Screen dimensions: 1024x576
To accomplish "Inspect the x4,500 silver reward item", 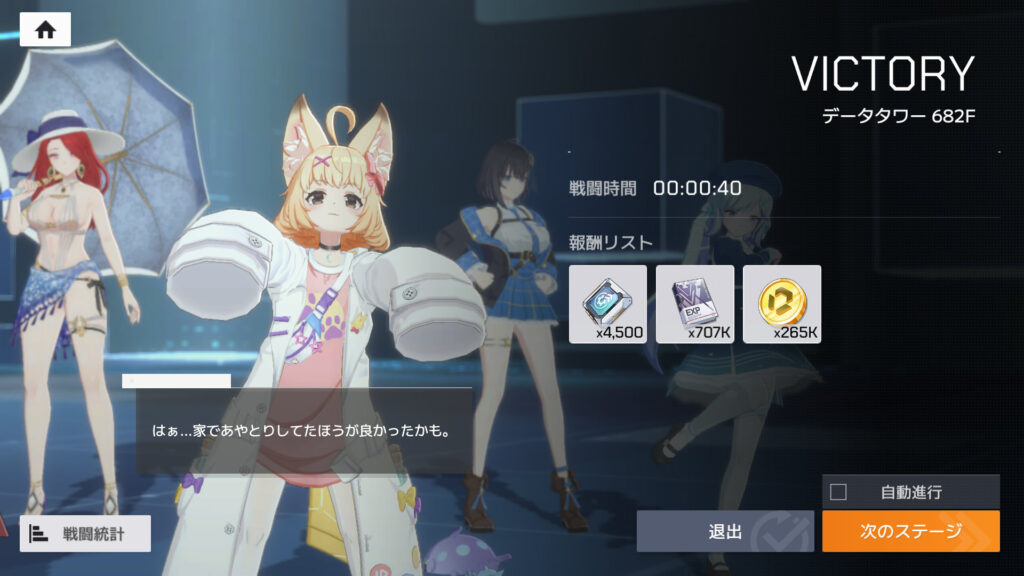I will coord(607,304).
